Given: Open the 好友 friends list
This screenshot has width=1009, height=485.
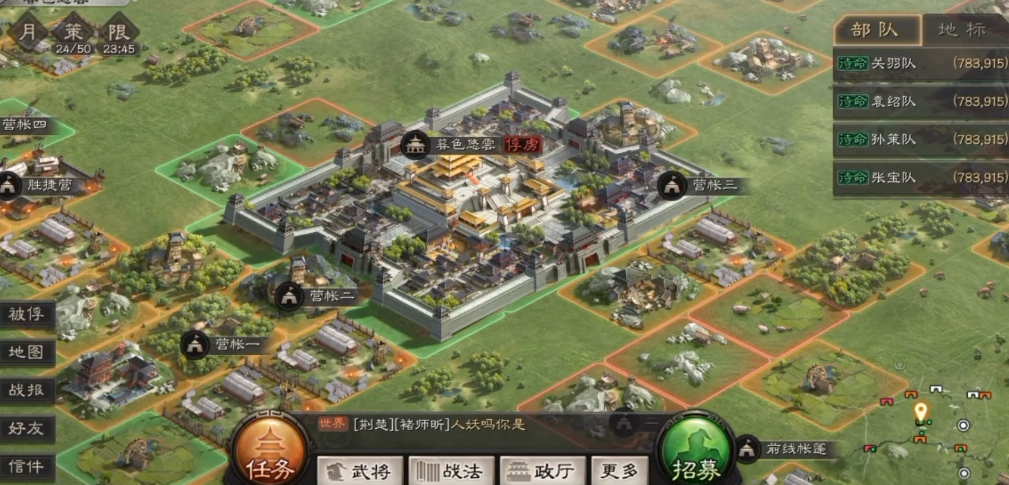Looking at the screenshot, I should [27, 428].
